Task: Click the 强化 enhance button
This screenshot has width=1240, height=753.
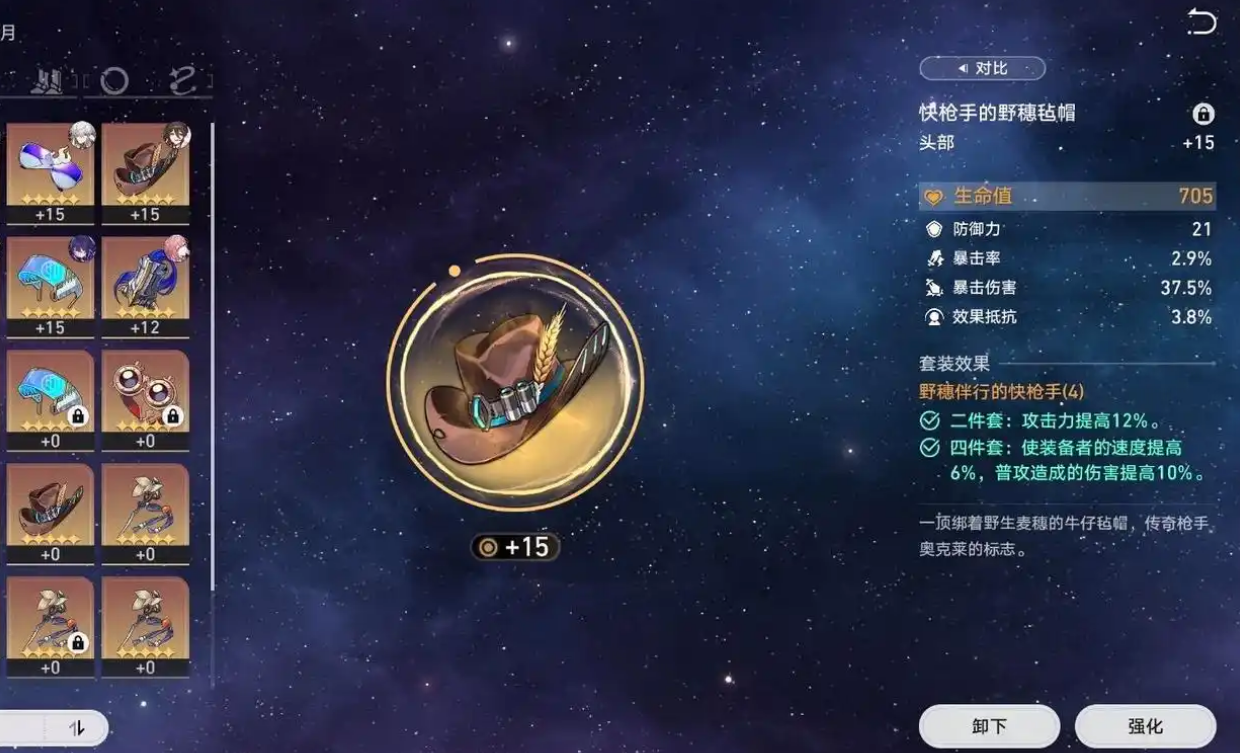Action: pyautogui.click(x=1145, y=727)
